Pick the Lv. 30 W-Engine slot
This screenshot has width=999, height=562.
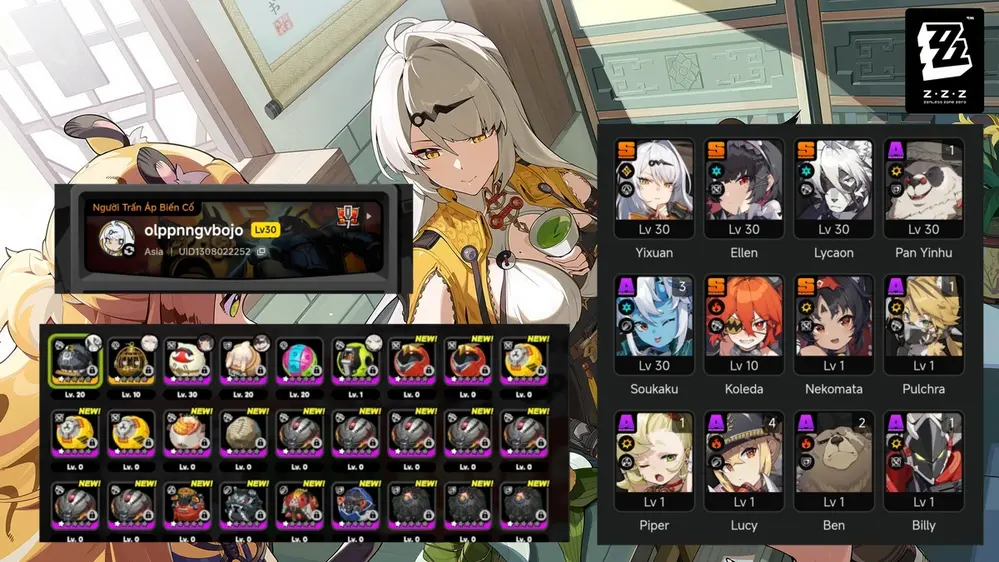pos(187,359)
